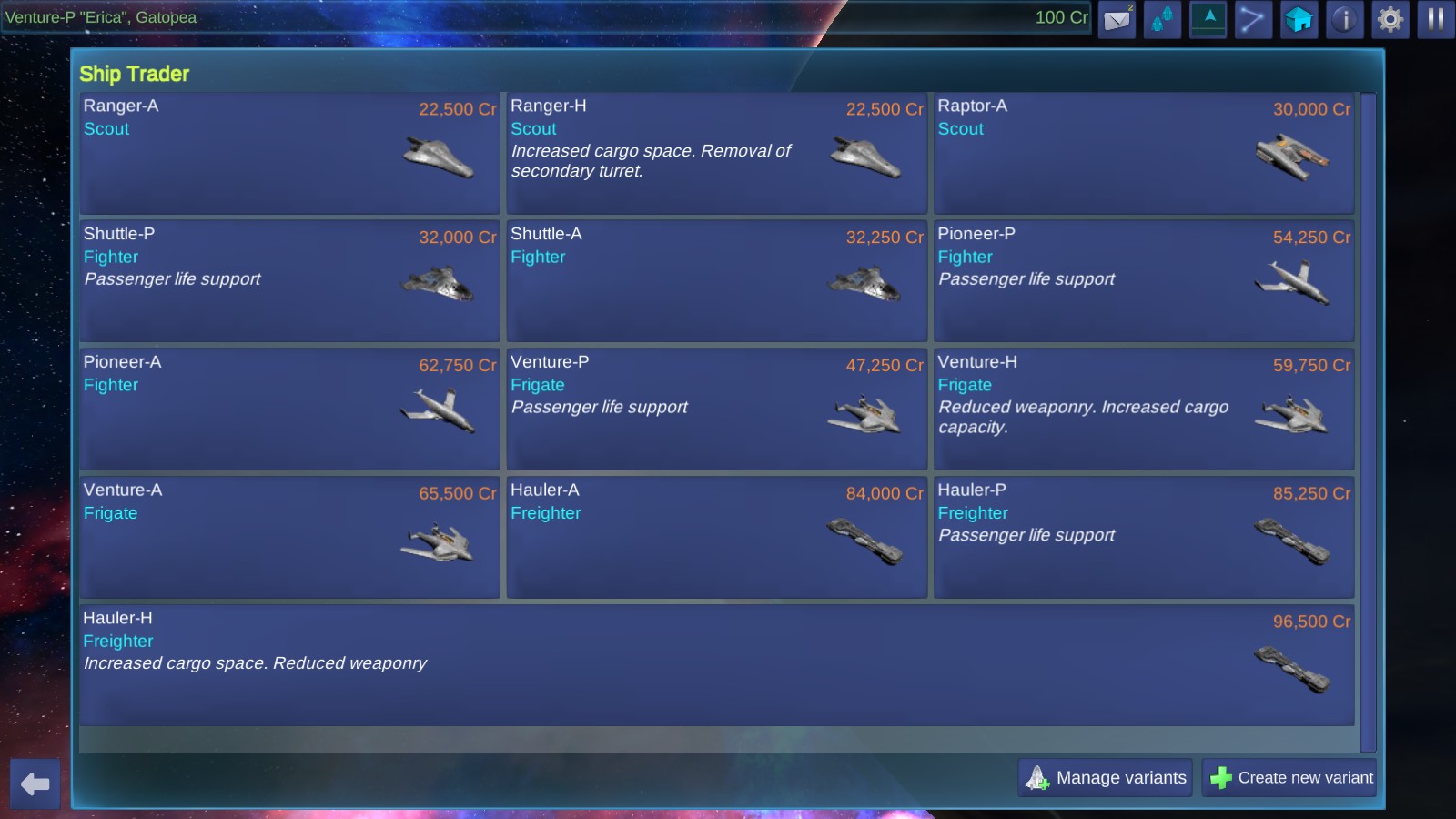Image resolution: width=1456 pixels, height=819 pixels.
Task: Go back with the arrow button
Action: [x=35, y=784]
